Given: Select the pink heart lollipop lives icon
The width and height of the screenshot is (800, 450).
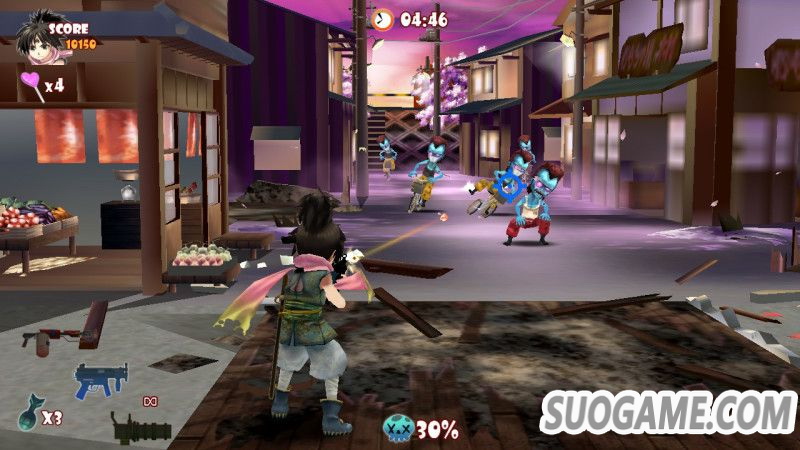Looking at the screenshot, I should coord(30,82).
